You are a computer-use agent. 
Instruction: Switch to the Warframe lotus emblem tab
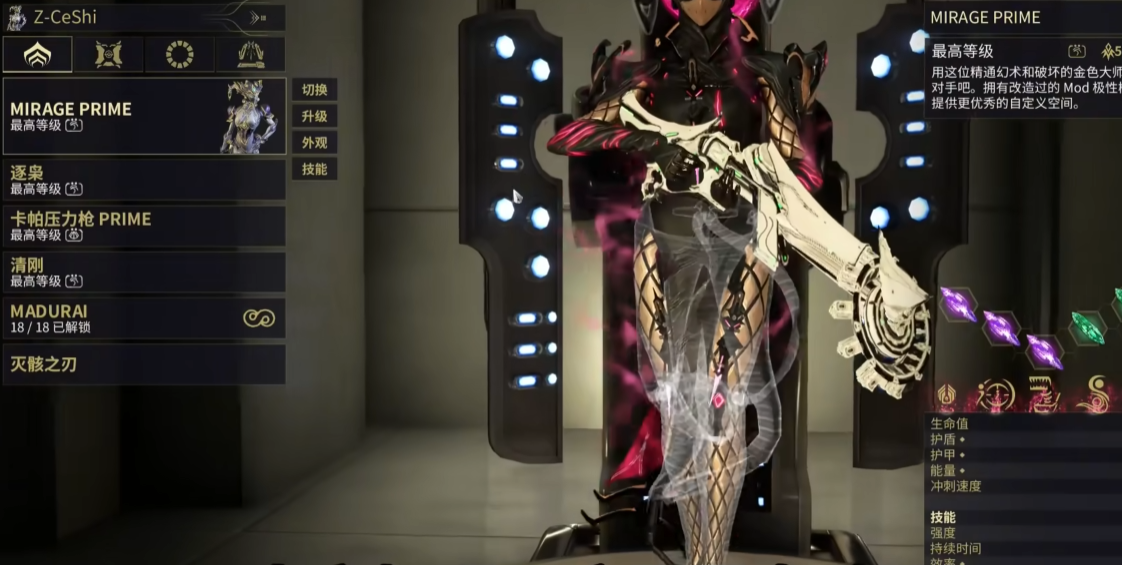pos(38,54)
